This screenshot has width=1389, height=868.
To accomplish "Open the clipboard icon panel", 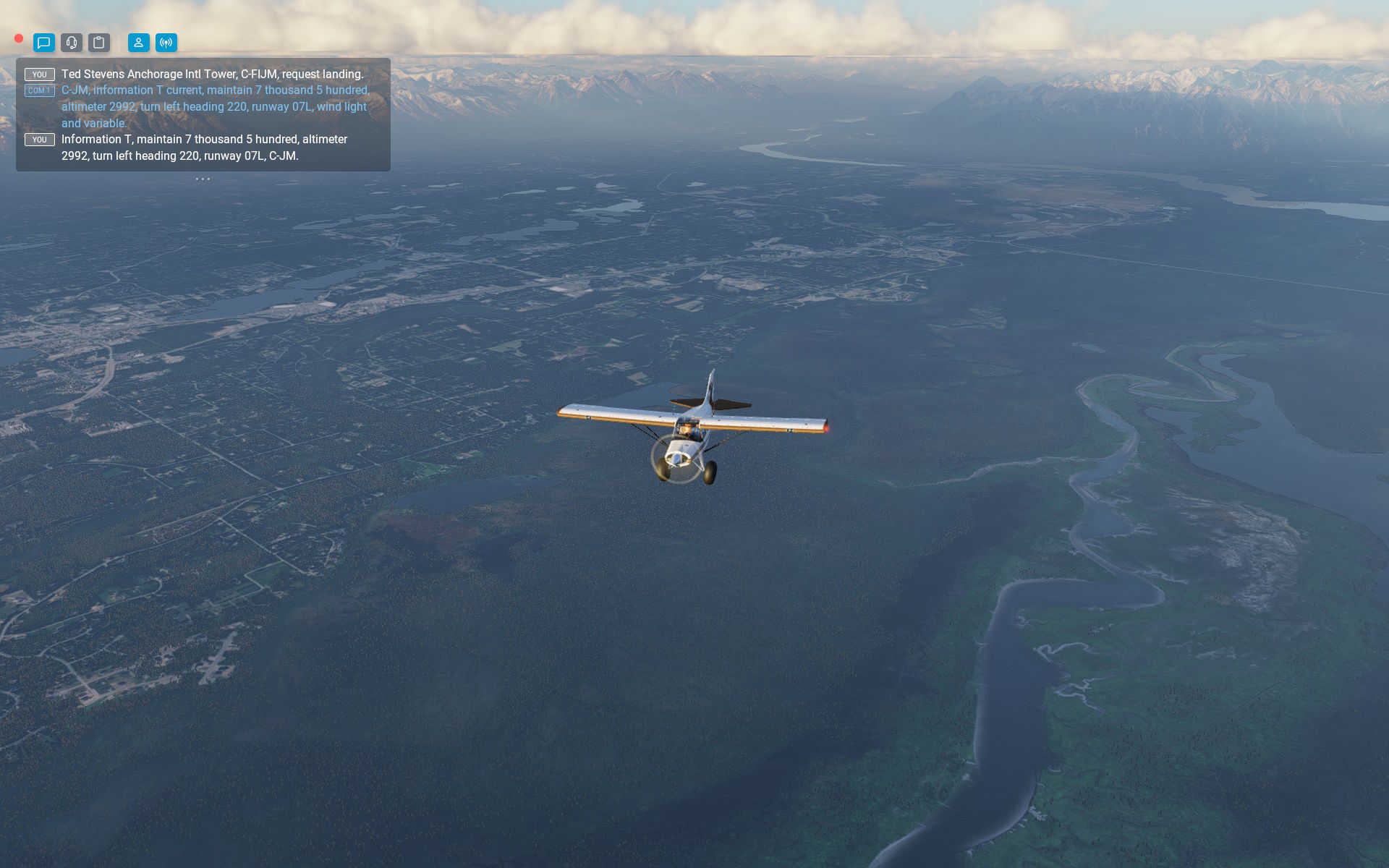I will pos(99,43).
